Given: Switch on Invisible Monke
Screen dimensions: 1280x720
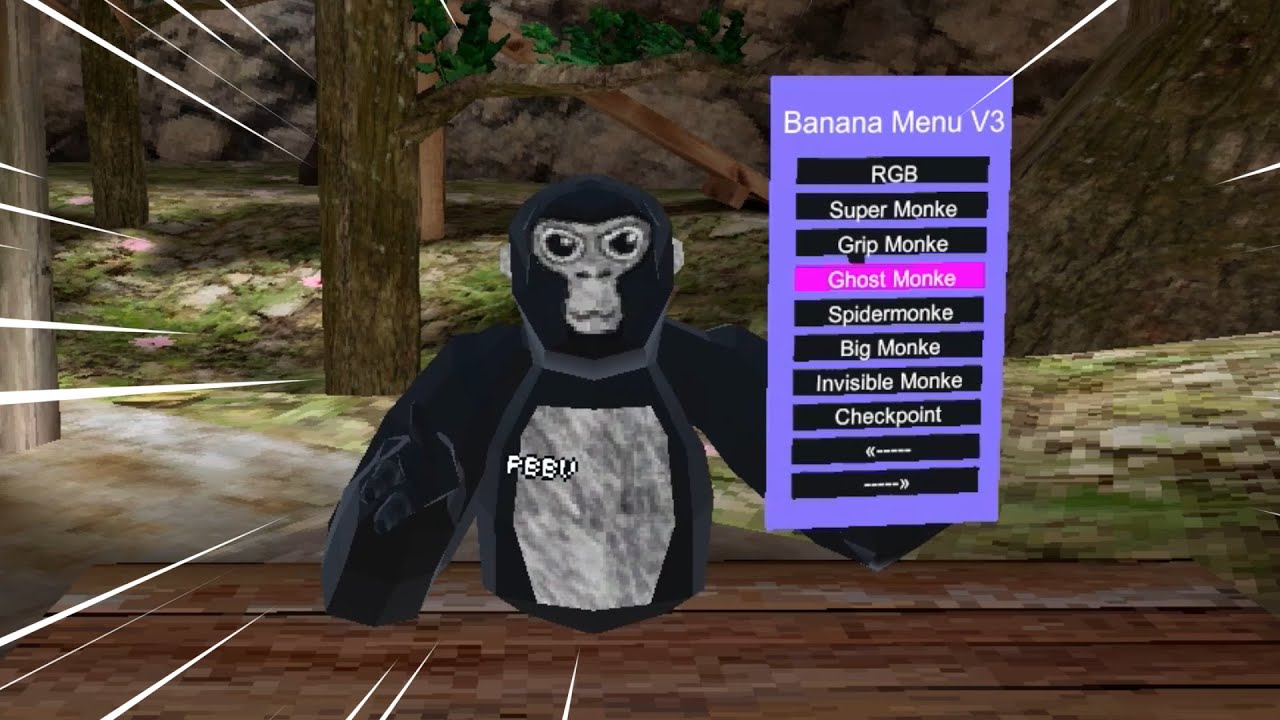Looking at the screenshot, I should point(888,381).
